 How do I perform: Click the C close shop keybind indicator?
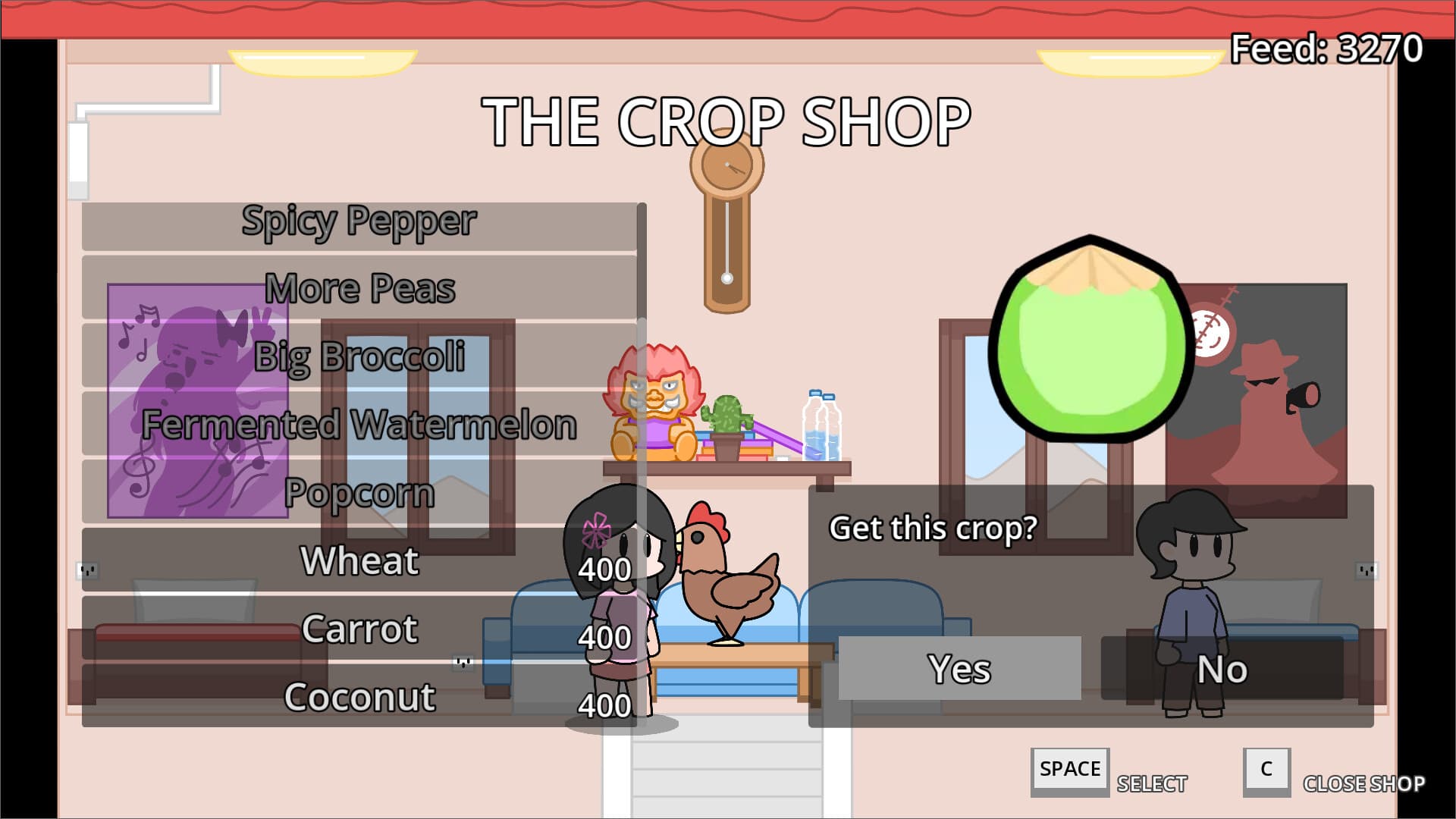1266,771
